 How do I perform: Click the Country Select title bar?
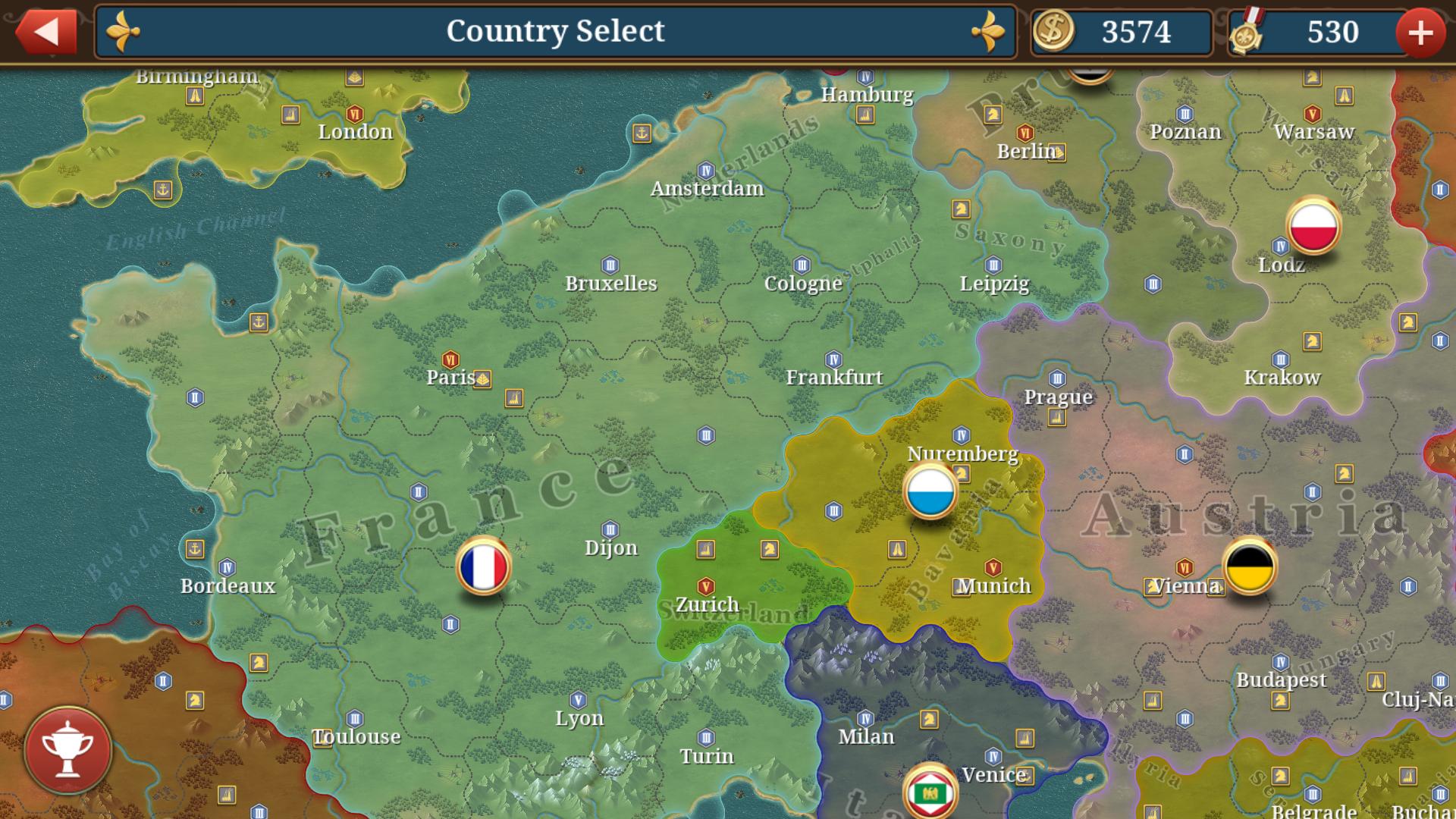click(556, 32)
